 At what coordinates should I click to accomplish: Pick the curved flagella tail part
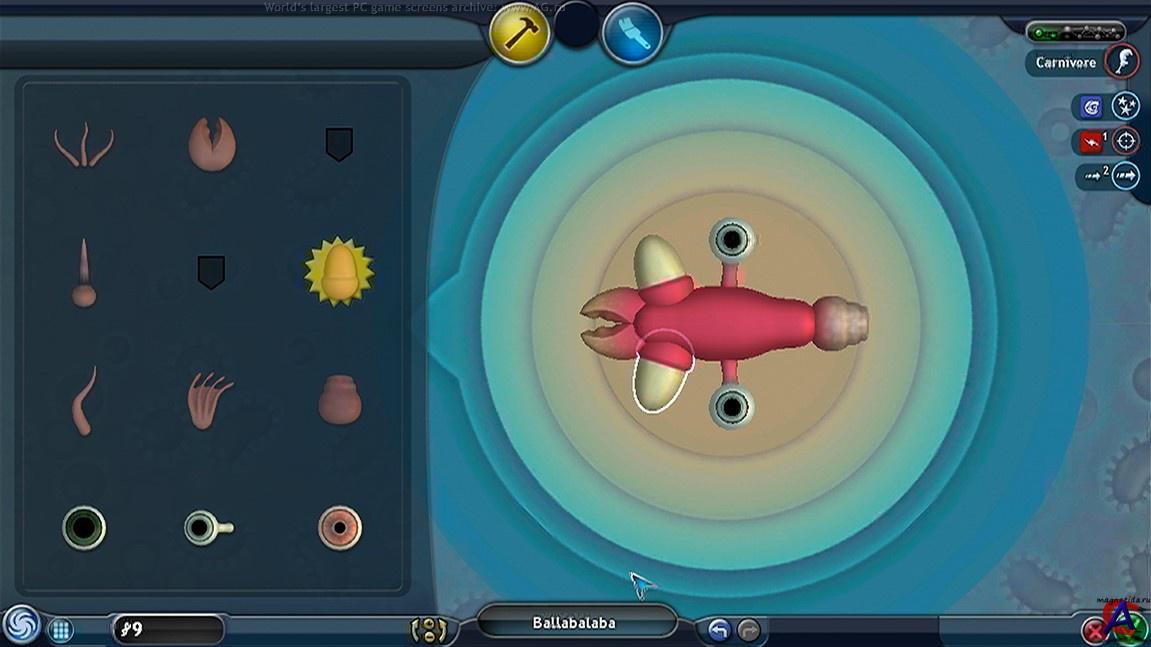coord(83,400)
